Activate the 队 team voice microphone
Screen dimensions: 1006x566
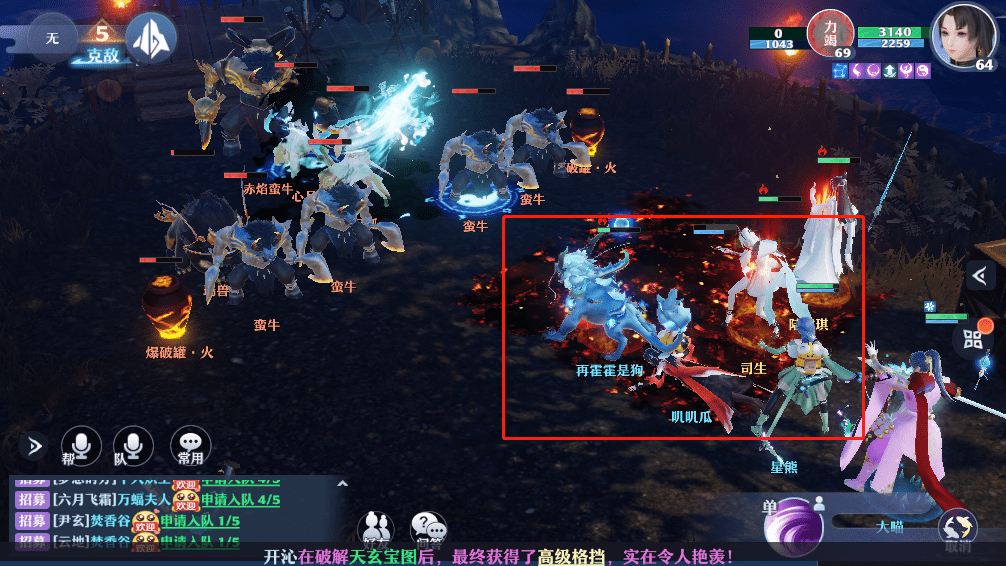pyautogui.click(x=133, y=446)
